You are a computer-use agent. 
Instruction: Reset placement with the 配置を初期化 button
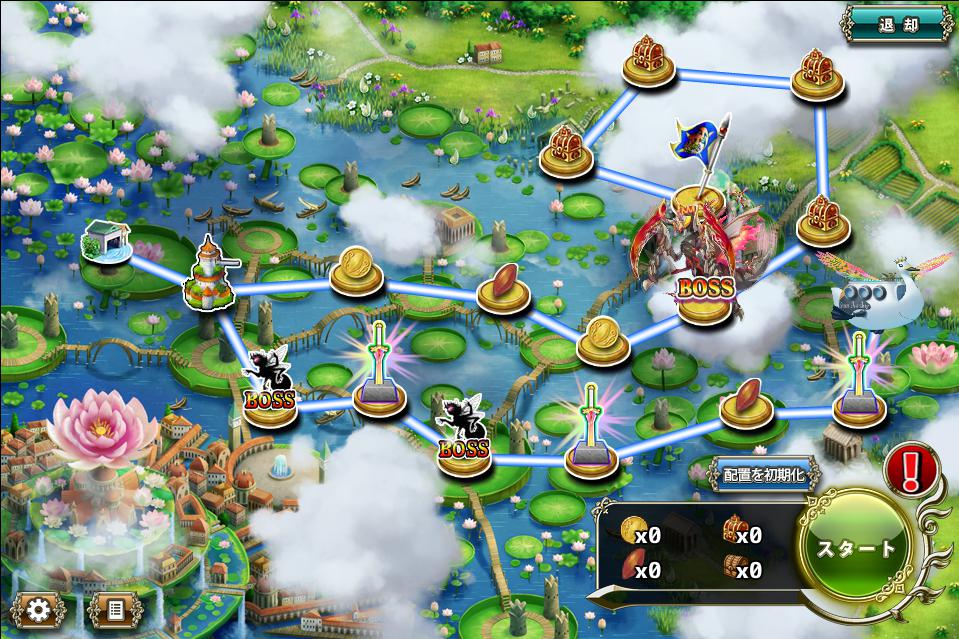764,475
